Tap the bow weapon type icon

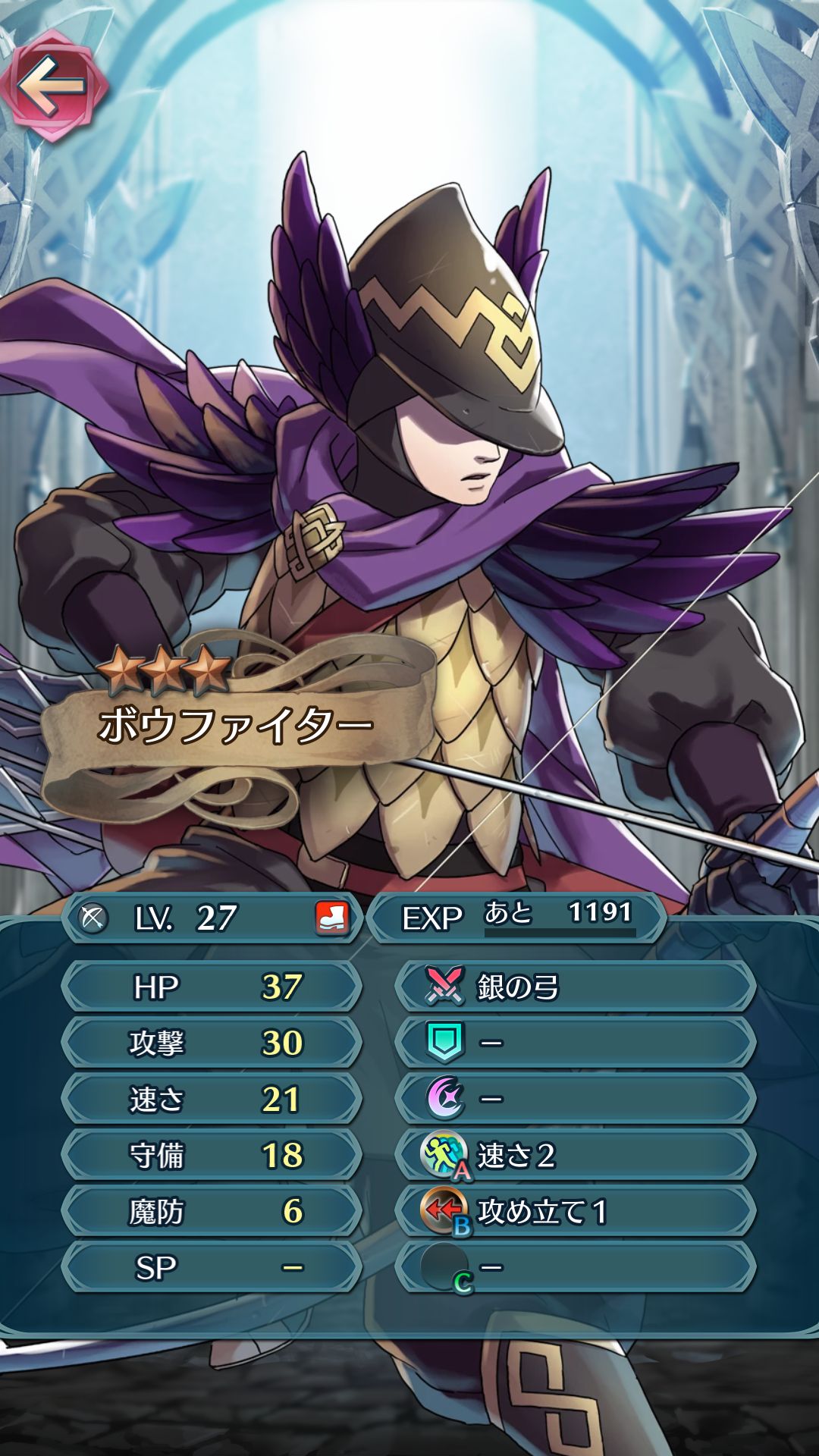click(93, 918)
